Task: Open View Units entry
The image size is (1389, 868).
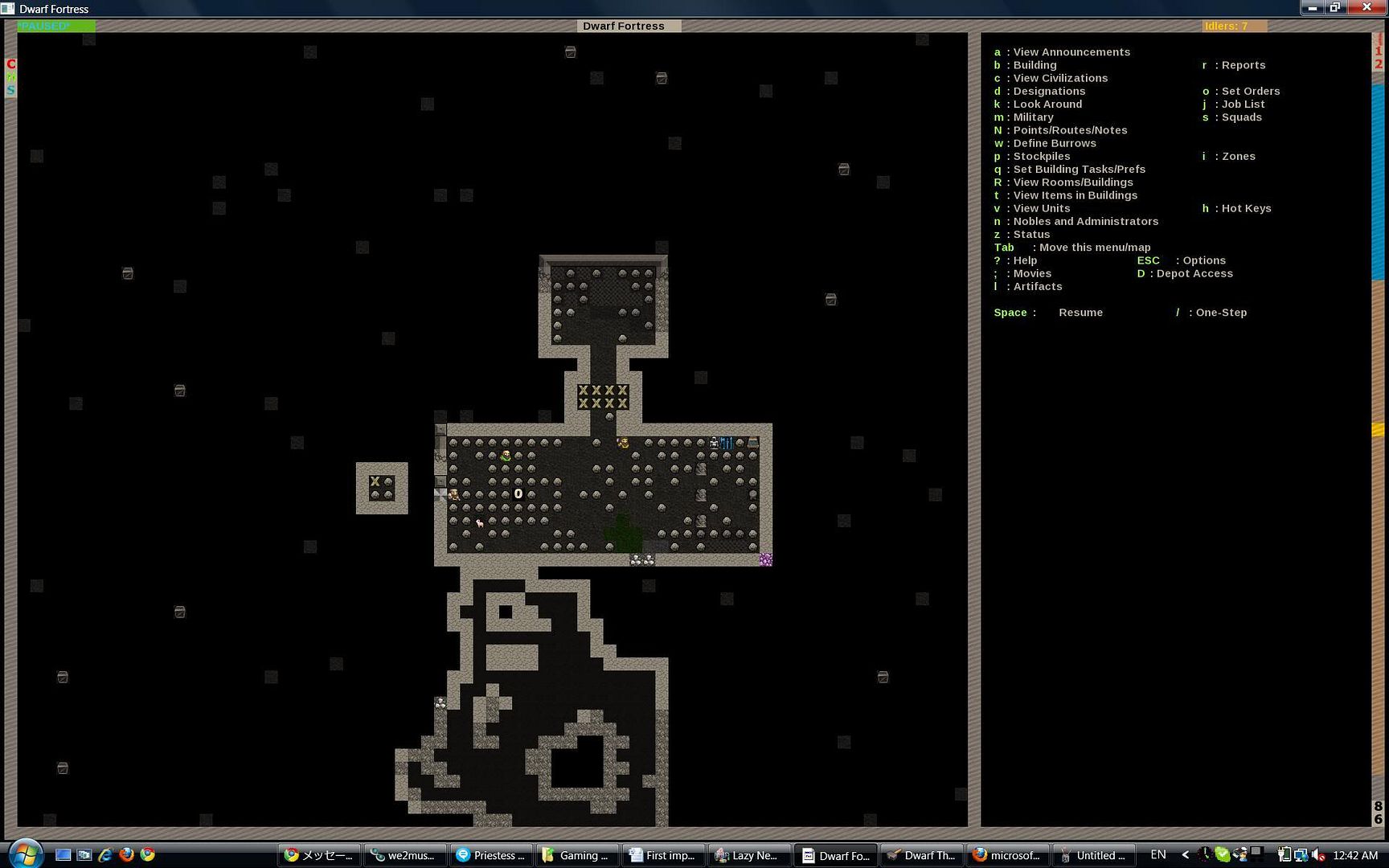Action: 1041,209
